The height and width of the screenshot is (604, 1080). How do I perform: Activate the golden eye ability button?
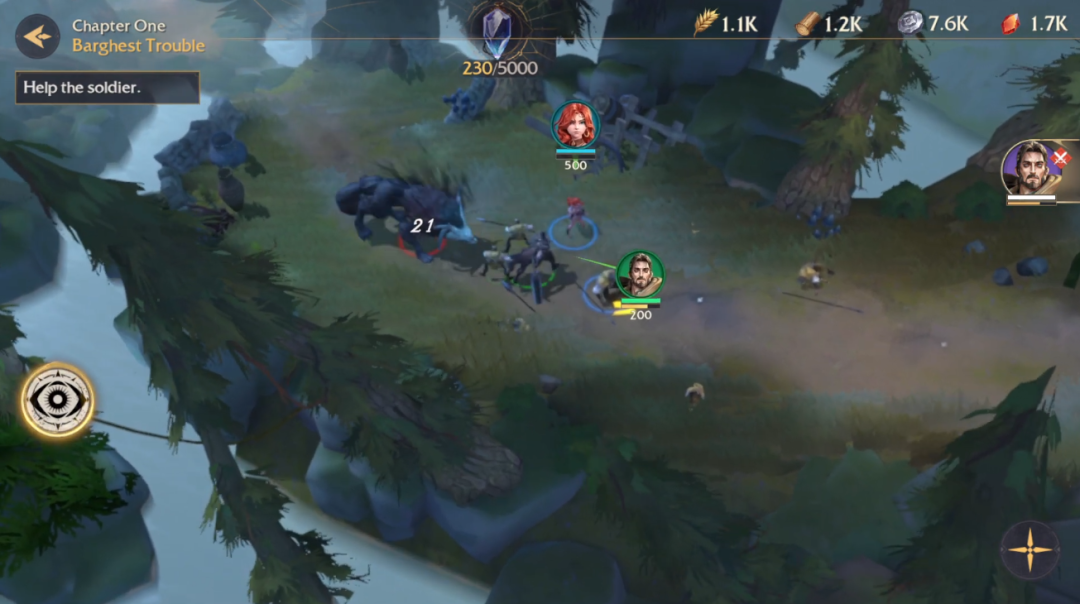coord(58,400)
